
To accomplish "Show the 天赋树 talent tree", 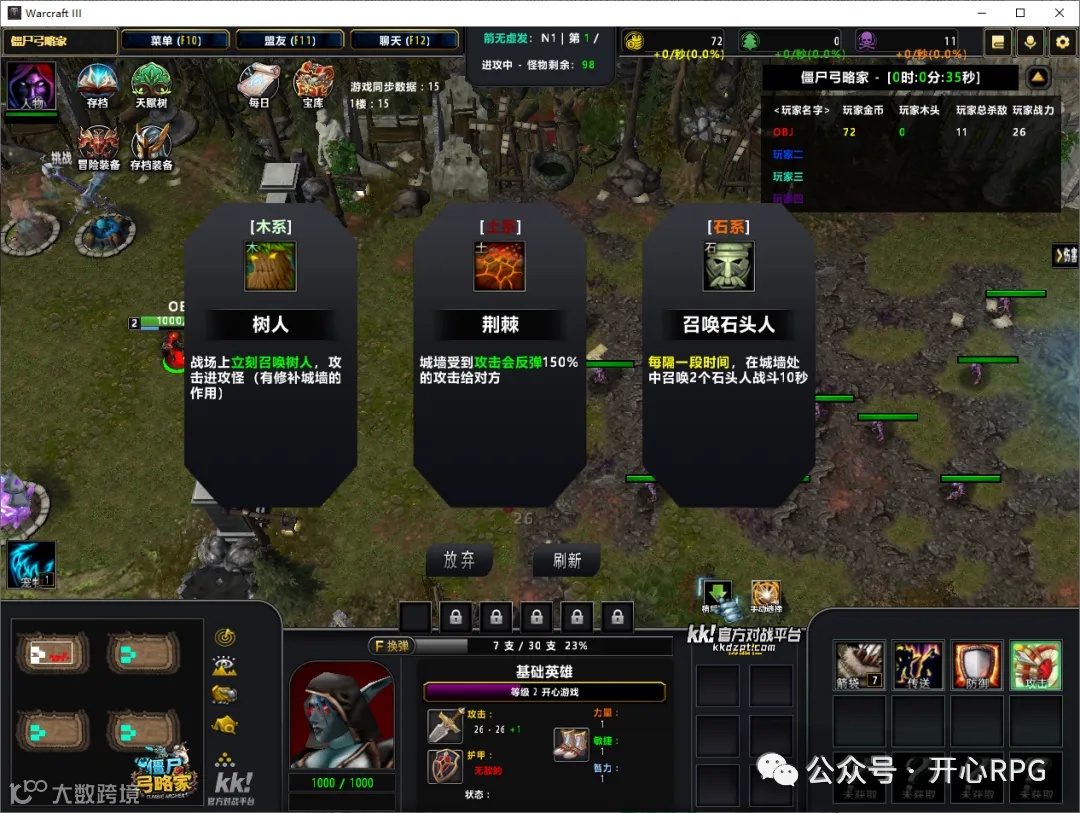I will click(151, 84).
